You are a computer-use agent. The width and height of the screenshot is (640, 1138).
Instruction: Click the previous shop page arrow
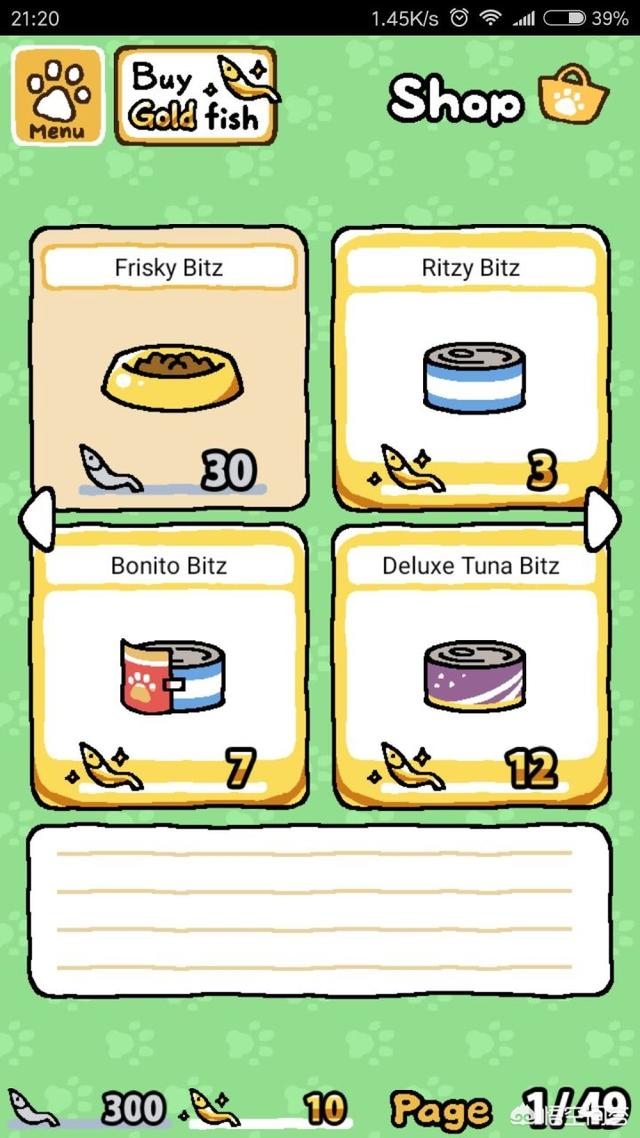(x=36, y=518)
